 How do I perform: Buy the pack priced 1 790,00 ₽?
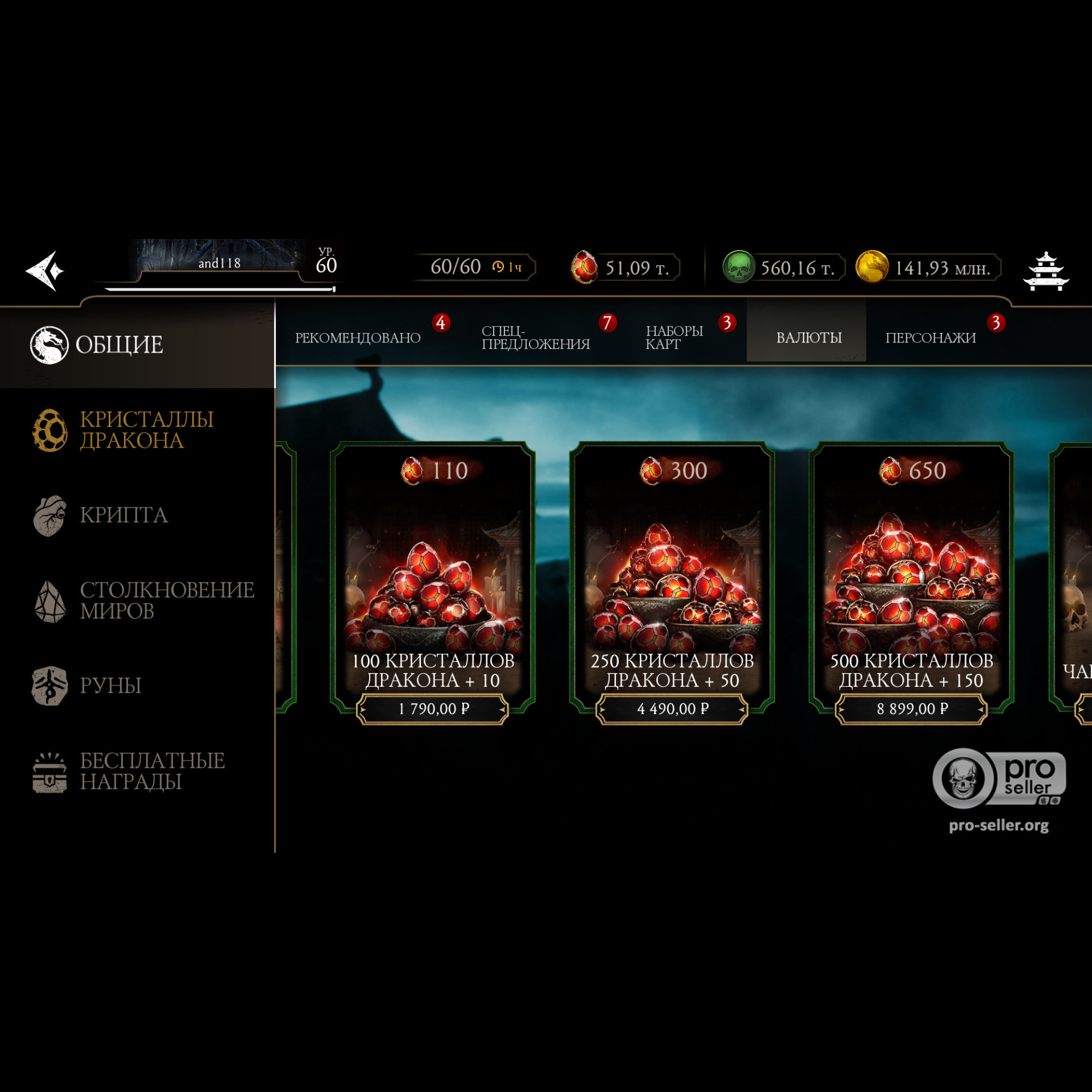tap(433, 709)
